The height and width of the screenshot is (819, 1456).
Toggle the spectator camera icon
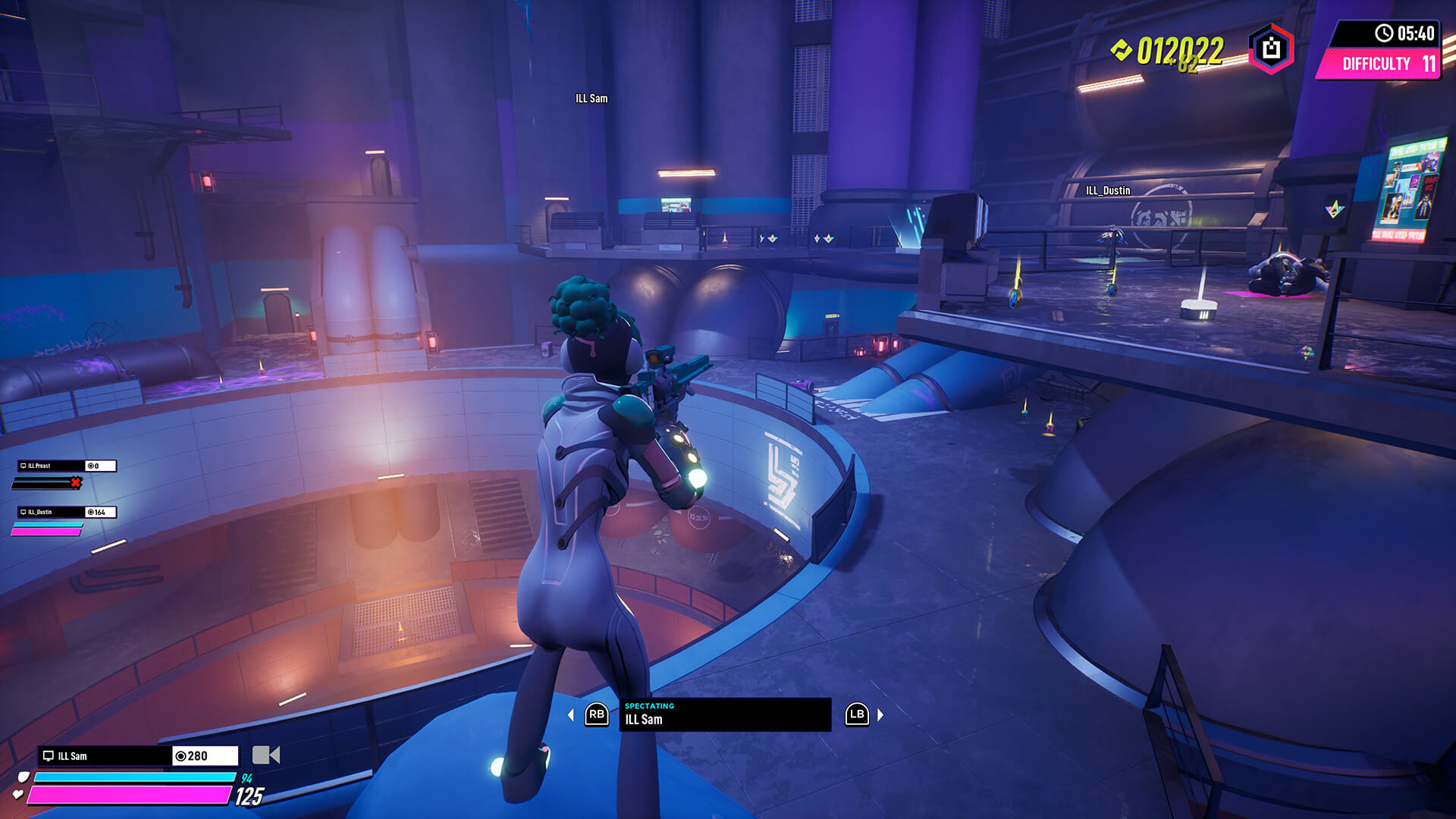click(265, 755)
